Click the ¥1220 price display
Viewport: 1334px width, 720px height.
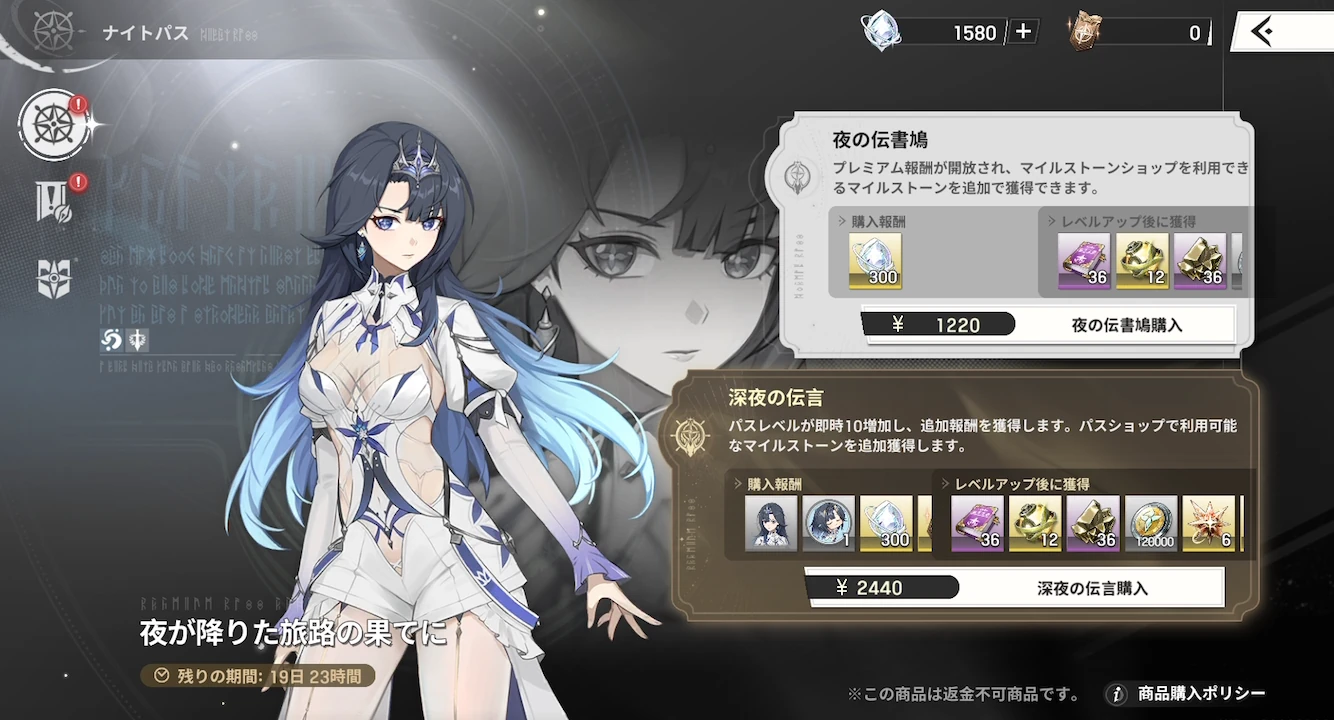click(940, 323)
